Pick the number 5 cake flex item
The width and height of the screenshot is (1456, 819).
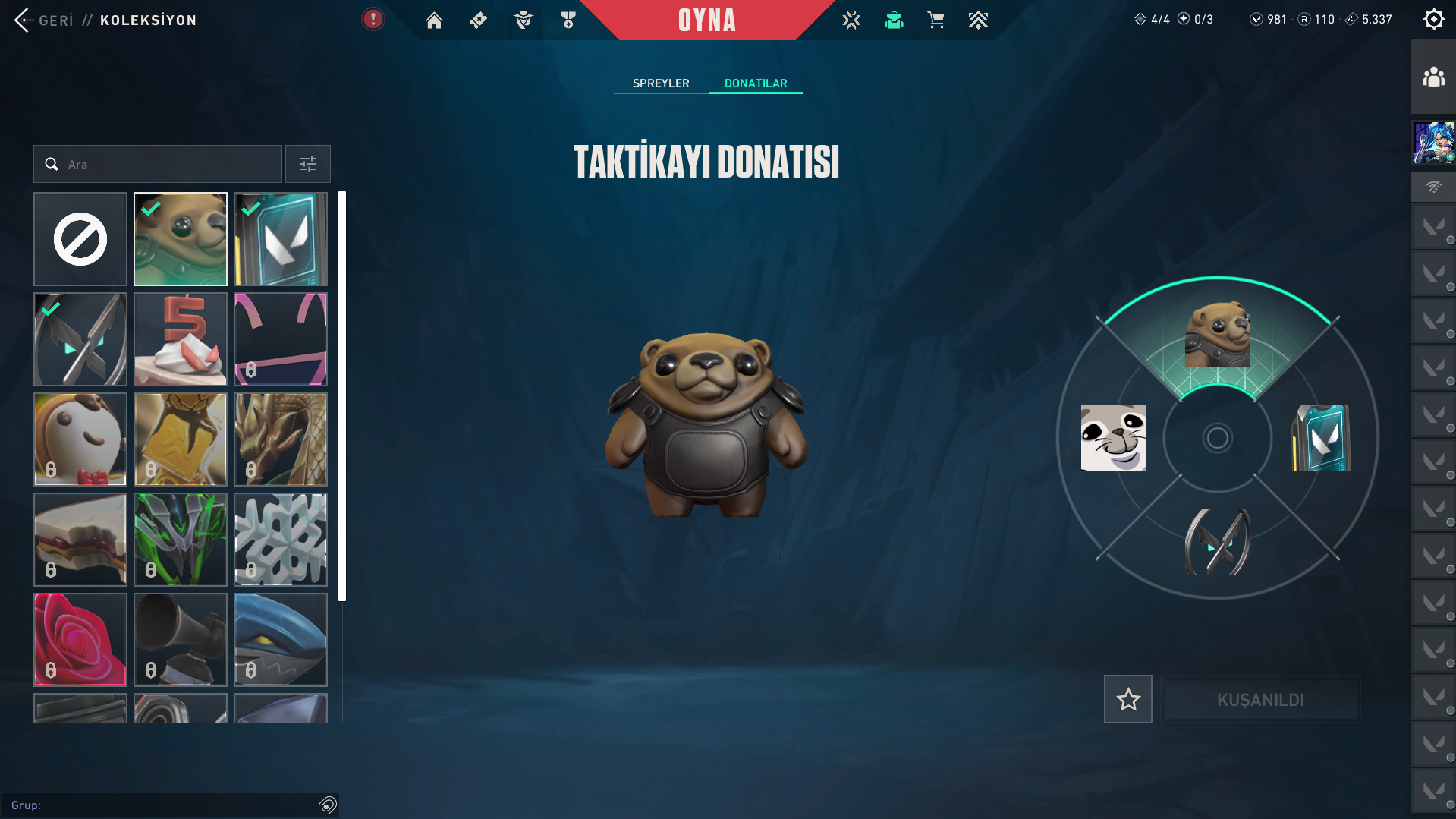[181, 339]
